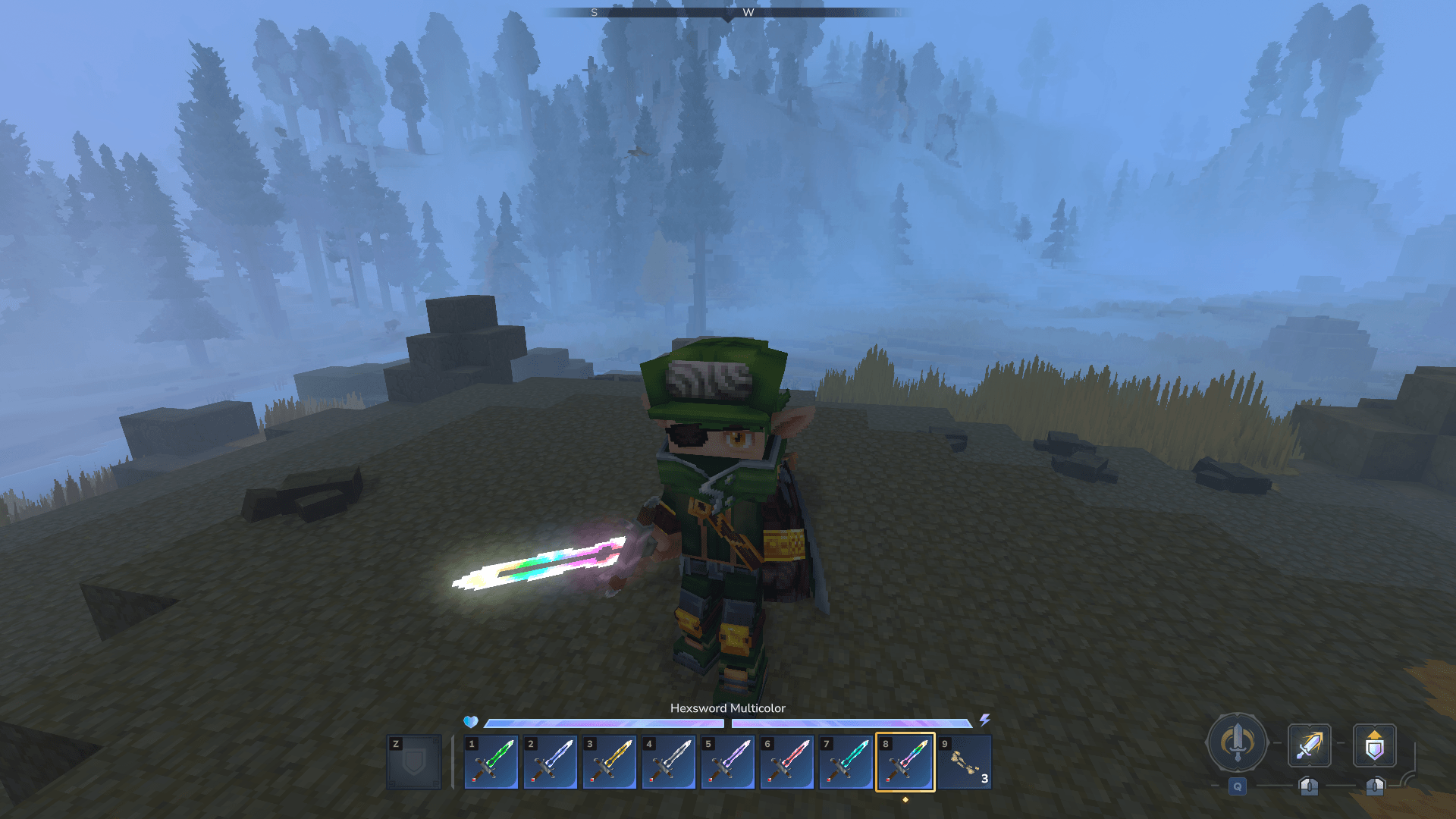Select the slot 9 item stack of 3
Image resolution: width=1456 pixels, height=819 pixels.
(965, 762)
